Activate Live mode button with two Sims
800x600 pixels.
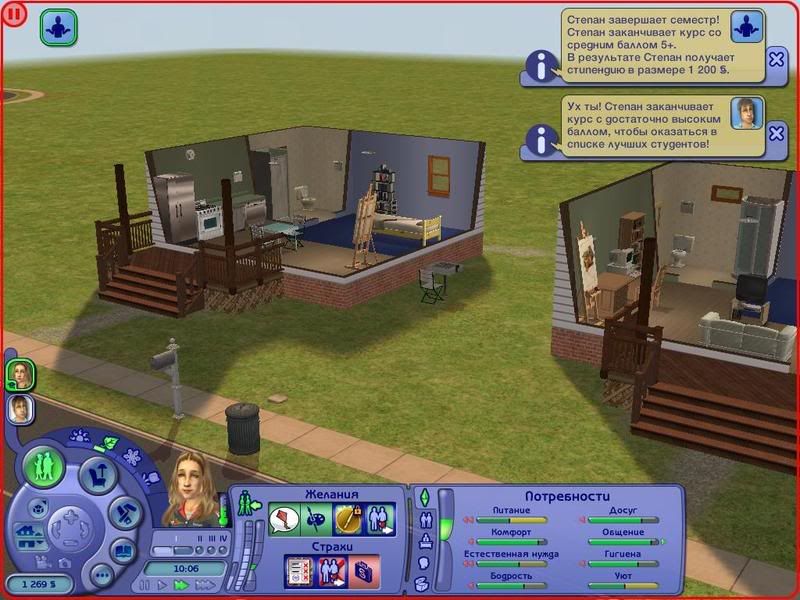(44, 468)
